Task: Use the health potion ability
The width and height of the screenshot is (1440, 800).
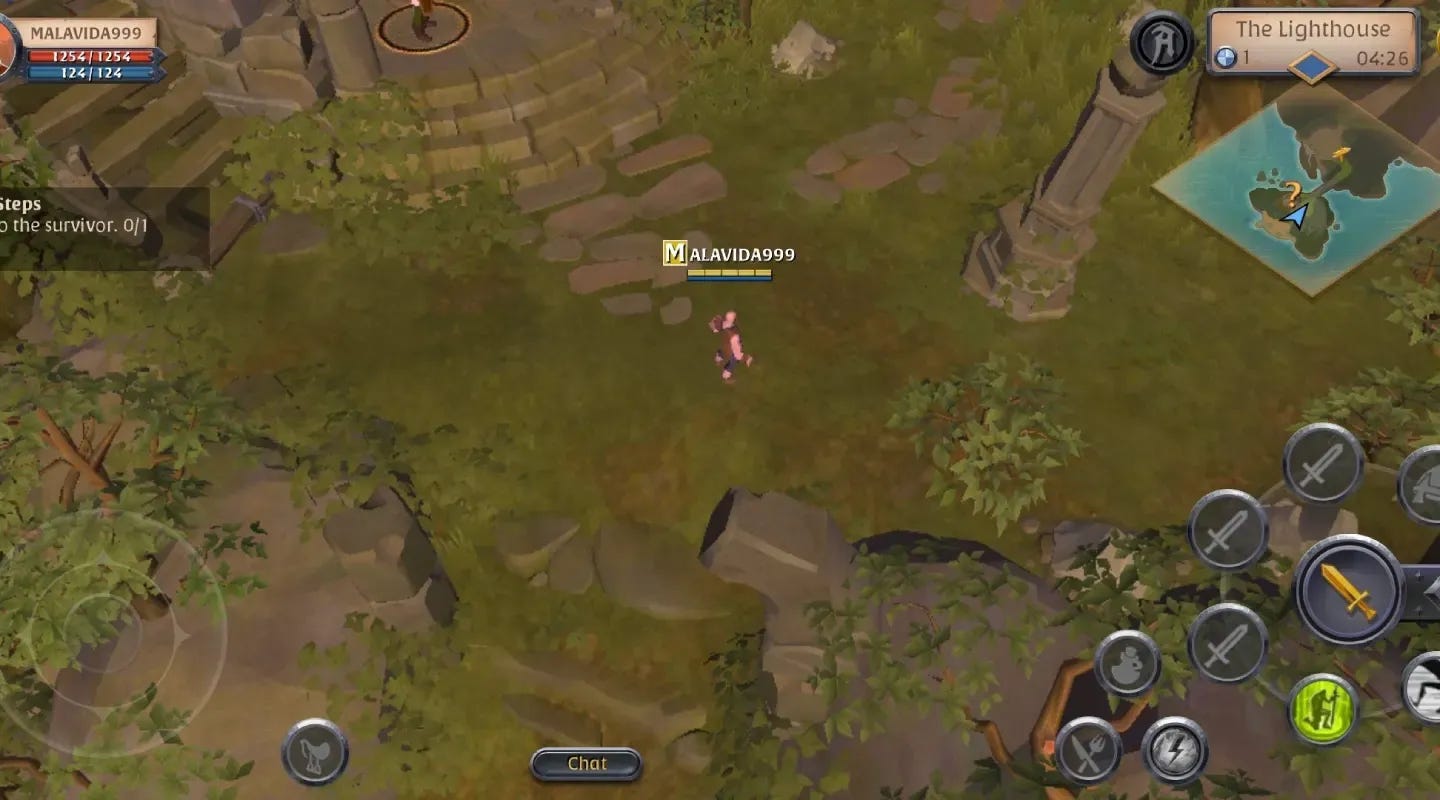Action: pyautogui.click(x=1127, y=664)
